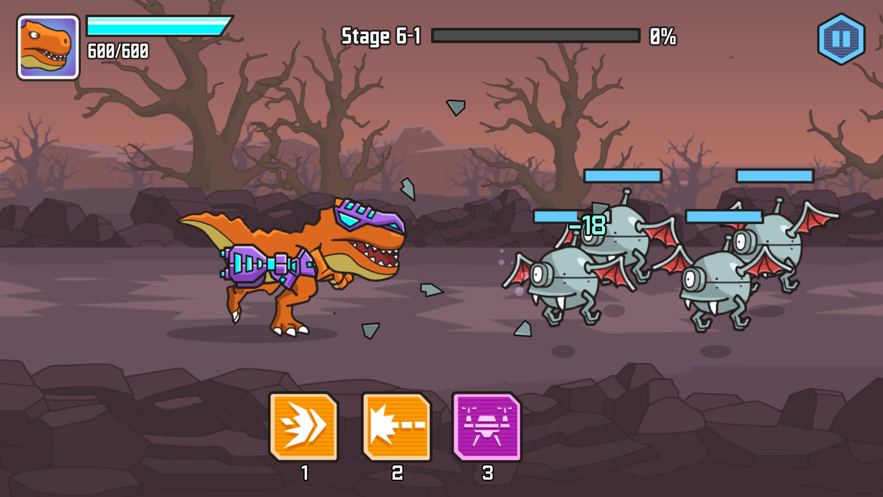Activate the triple-arrow dash skill
The width and height of the screenshot is (883, 497).
coord(304,427)
